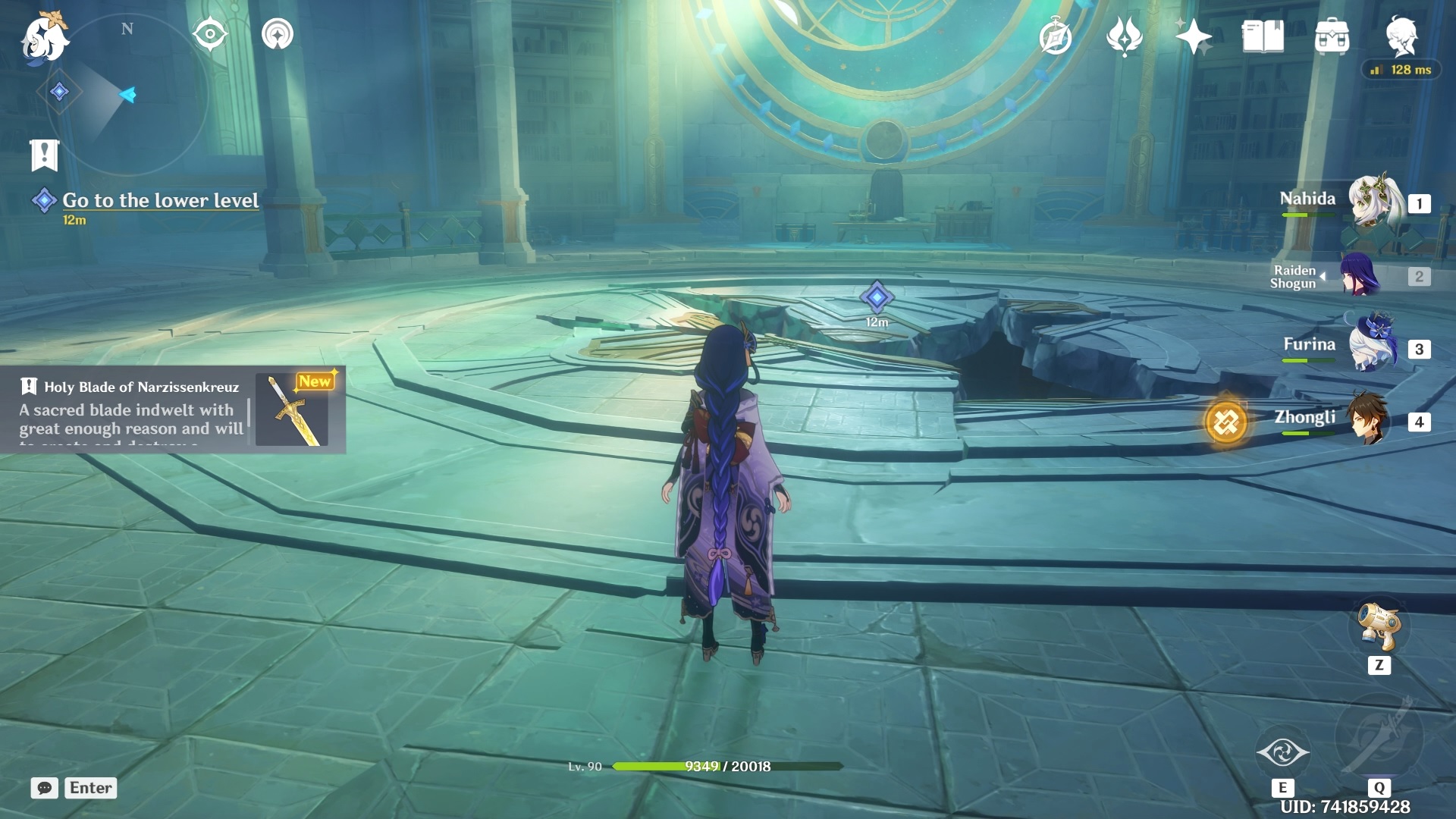Image resolution: width=1456 pixels, height=819 pixels.
Task: Switch to Nahida in the party
Action: [1373, 201]
